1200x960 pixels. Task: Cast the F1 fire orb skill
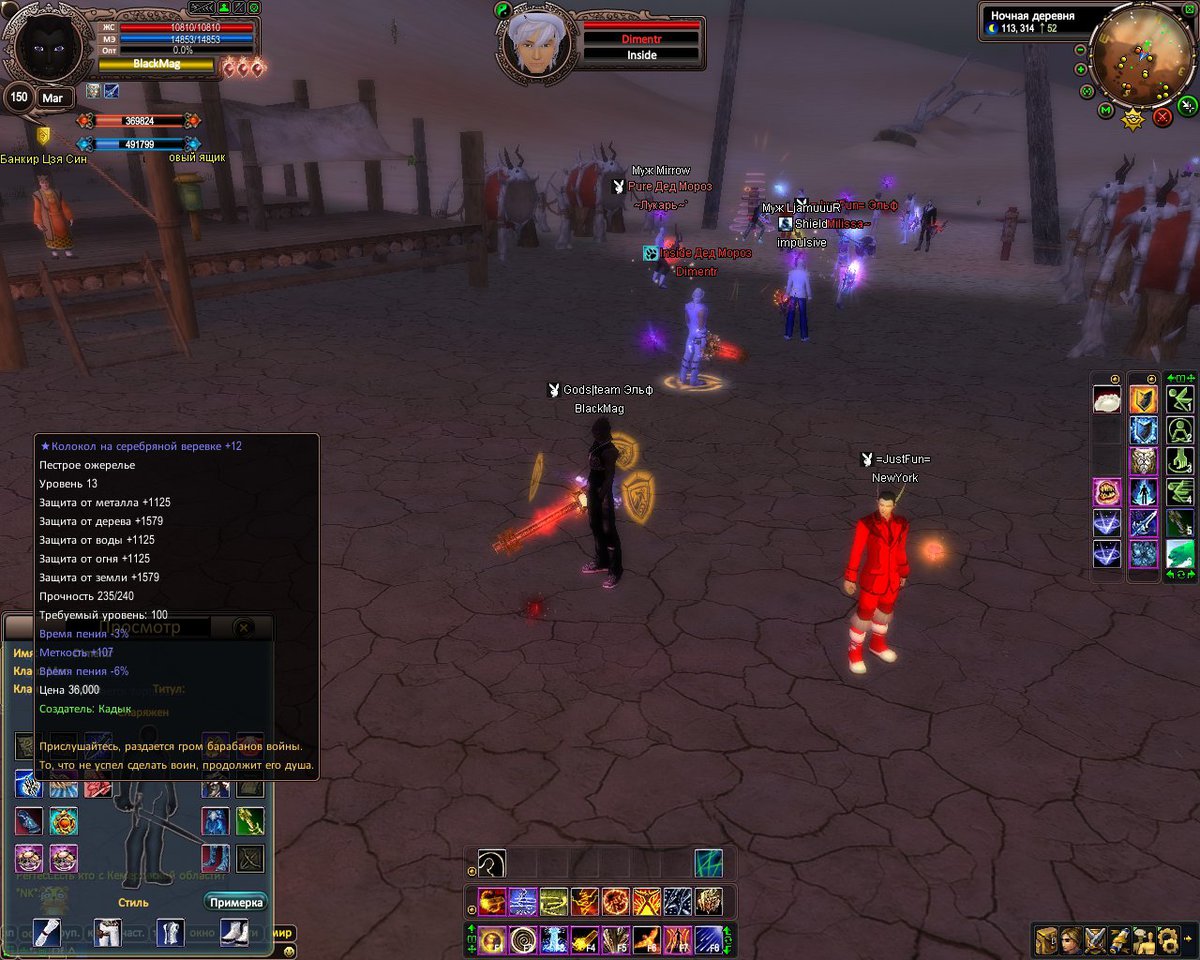[x=491, y=940]
